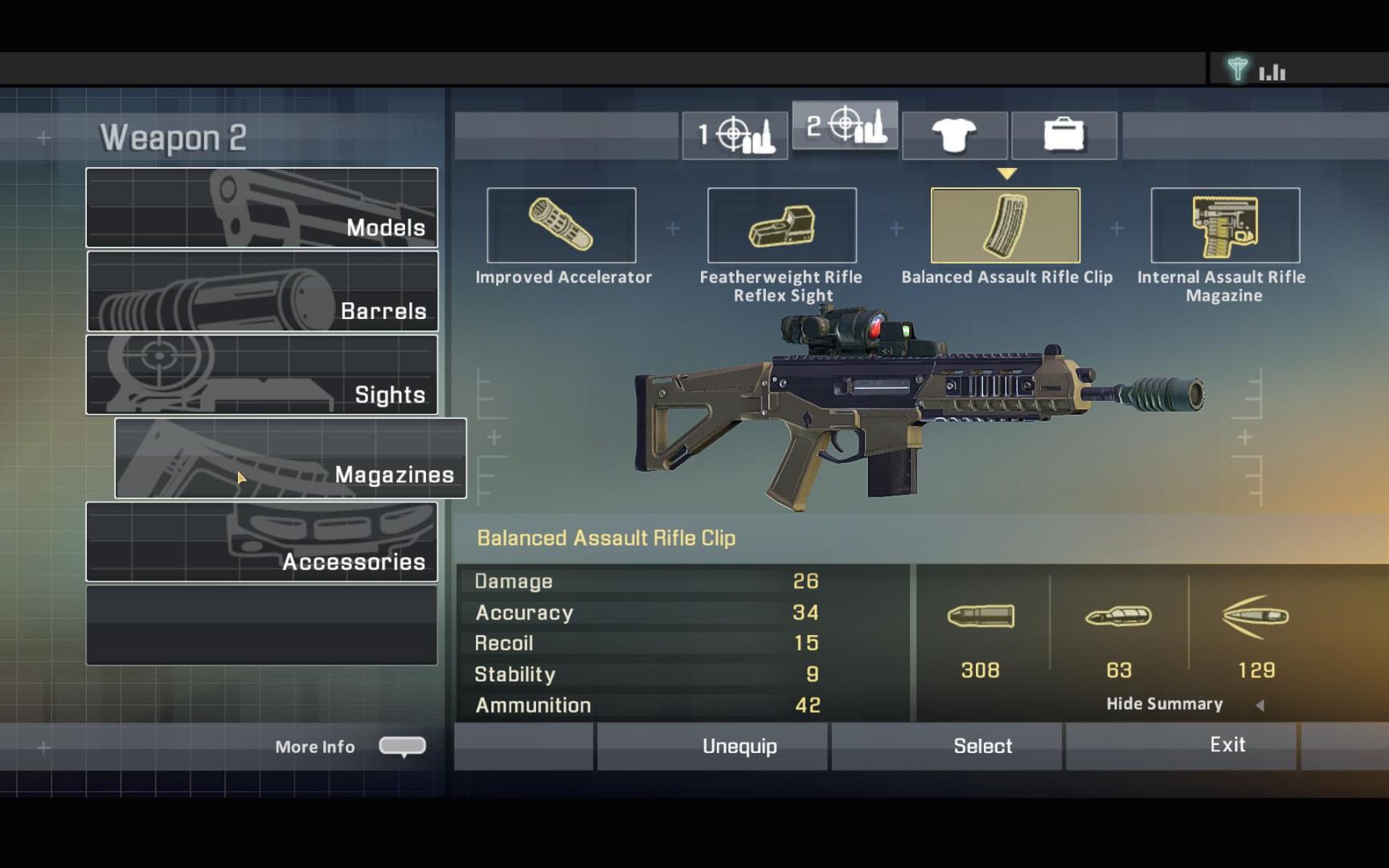Open the Sights category
1389x868 pixels.
(x=262, y=375)
